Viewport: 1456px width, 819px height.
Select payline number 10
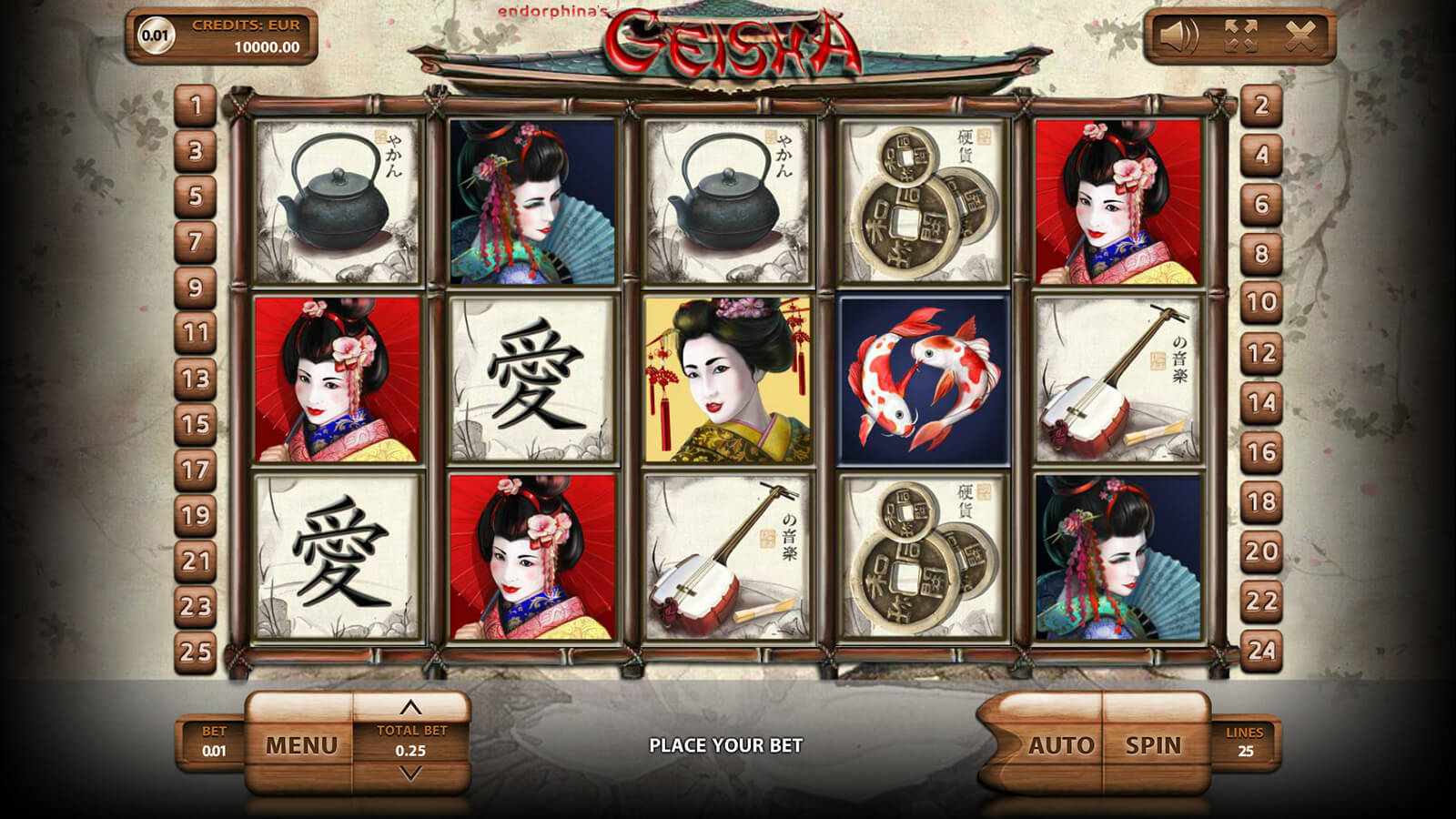tap(1261, 302)
